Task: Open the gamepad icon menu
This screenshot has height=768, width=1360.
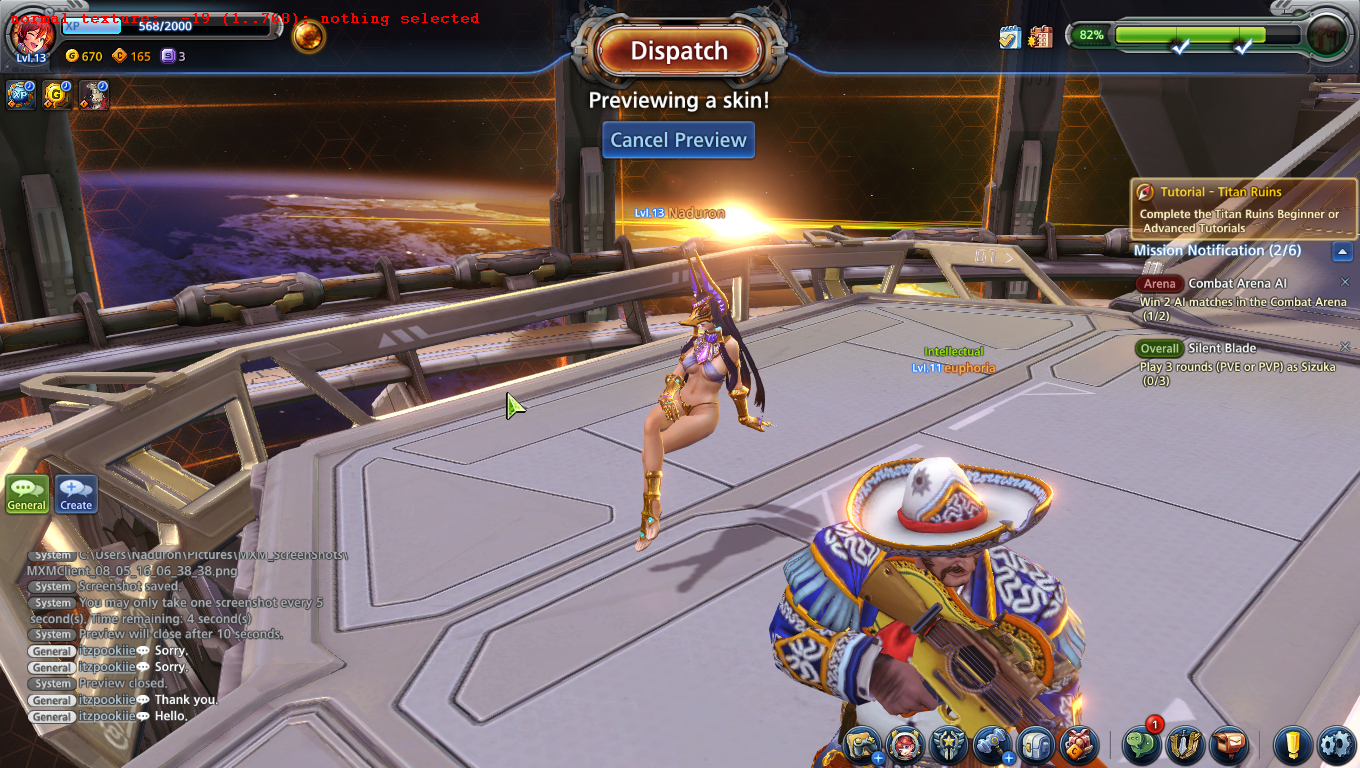Action: 862,745
